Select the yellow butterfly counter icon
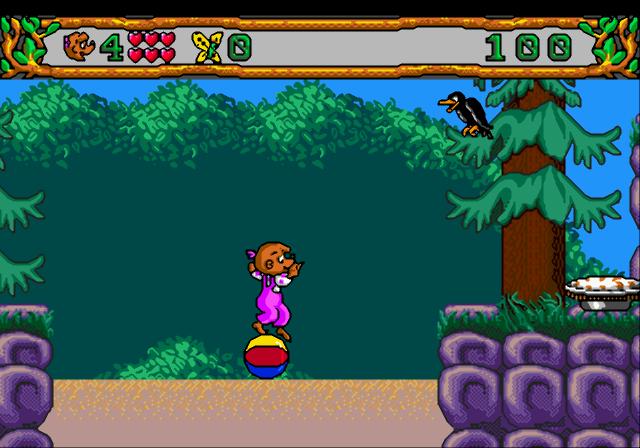The width and height of the screenshot is (640, 448). pos(208,46)
